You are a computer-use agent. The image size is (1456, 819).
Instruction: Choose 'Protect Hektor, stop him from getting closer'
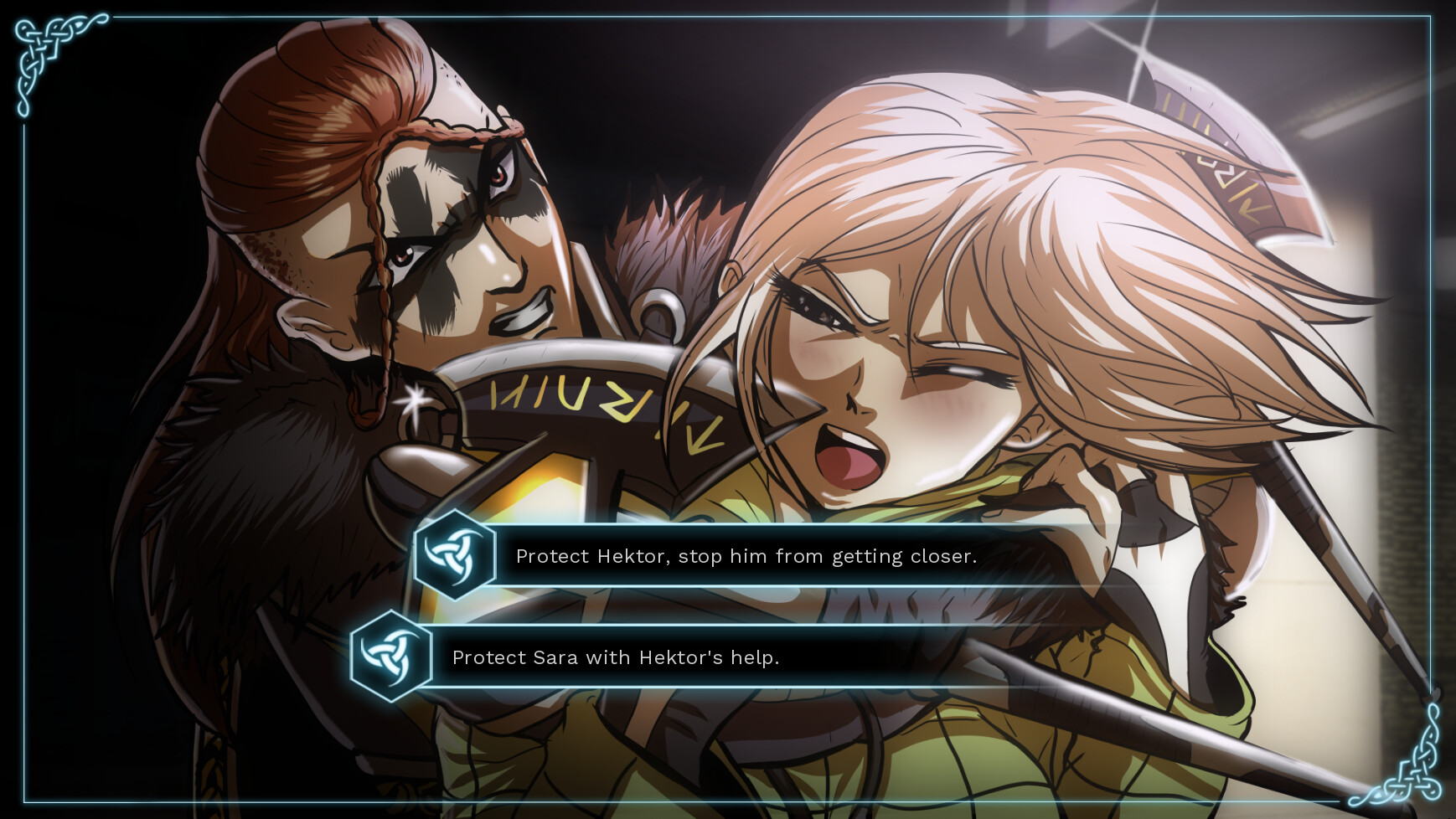point(746,555)
